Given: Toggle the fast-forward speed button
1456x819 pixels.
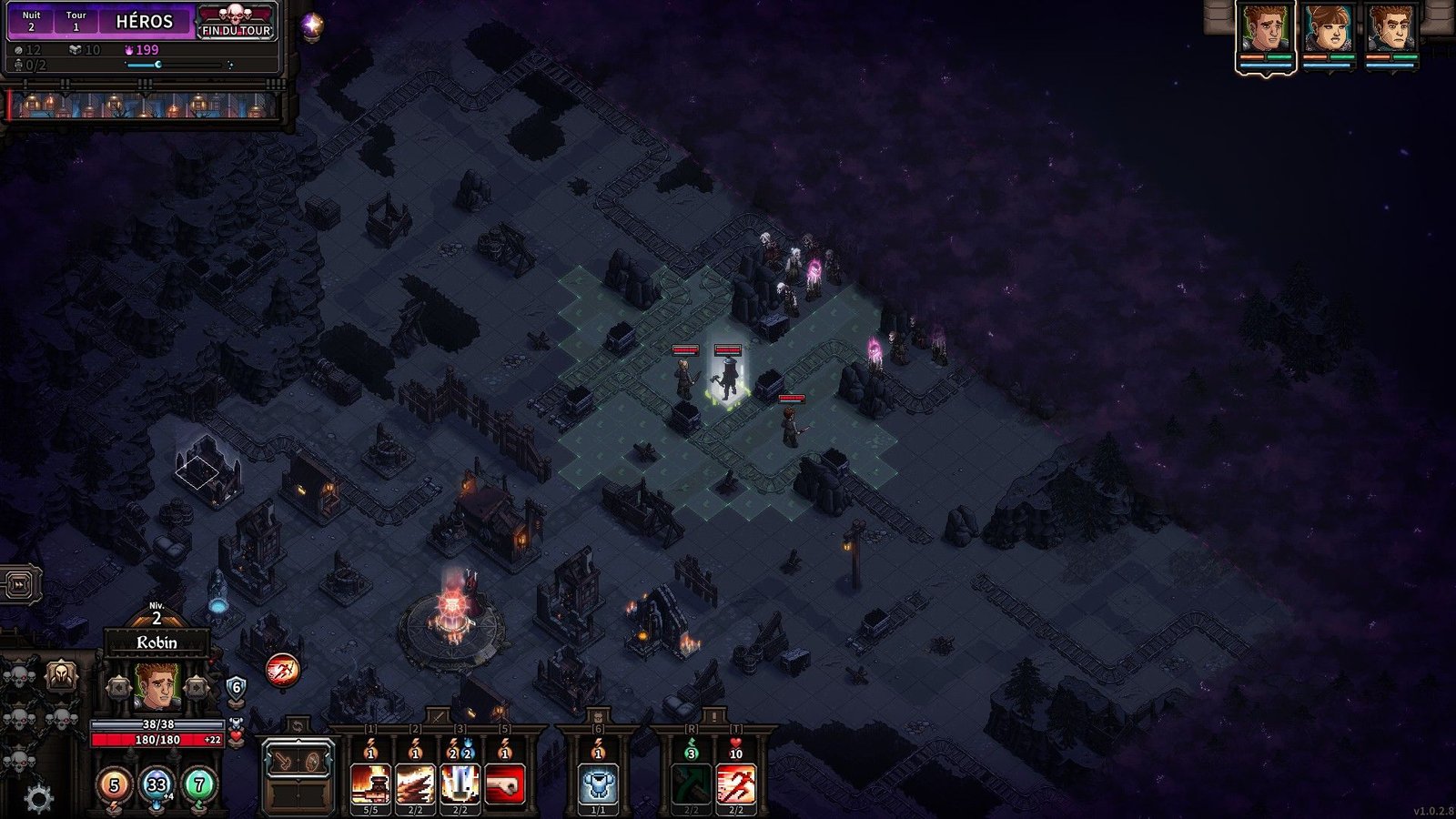Looking at the screenshot, I should (x=20, y=583).
